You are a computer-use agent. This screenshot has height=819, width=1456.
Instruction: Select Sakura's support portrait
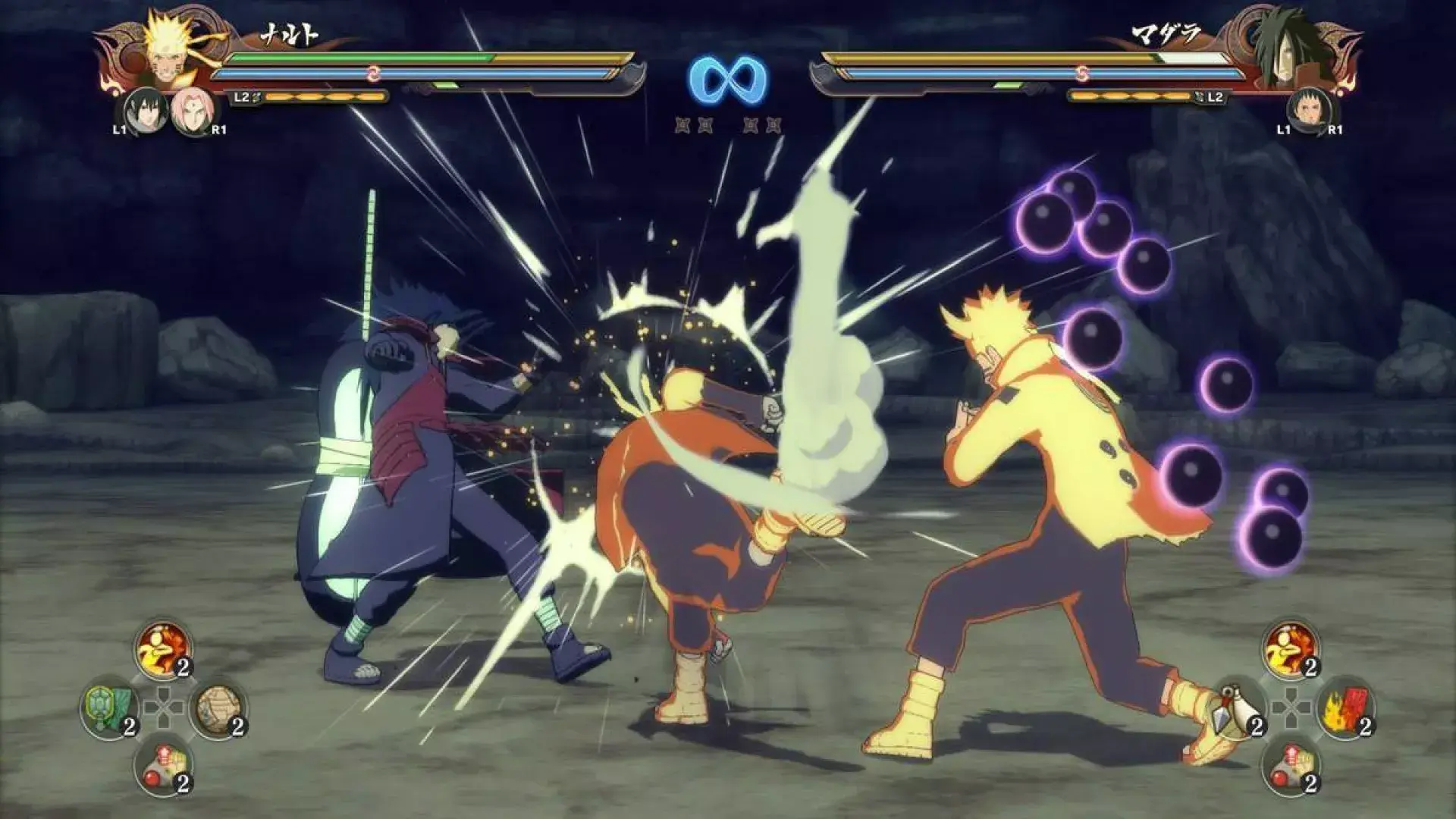tap(187, 112)
